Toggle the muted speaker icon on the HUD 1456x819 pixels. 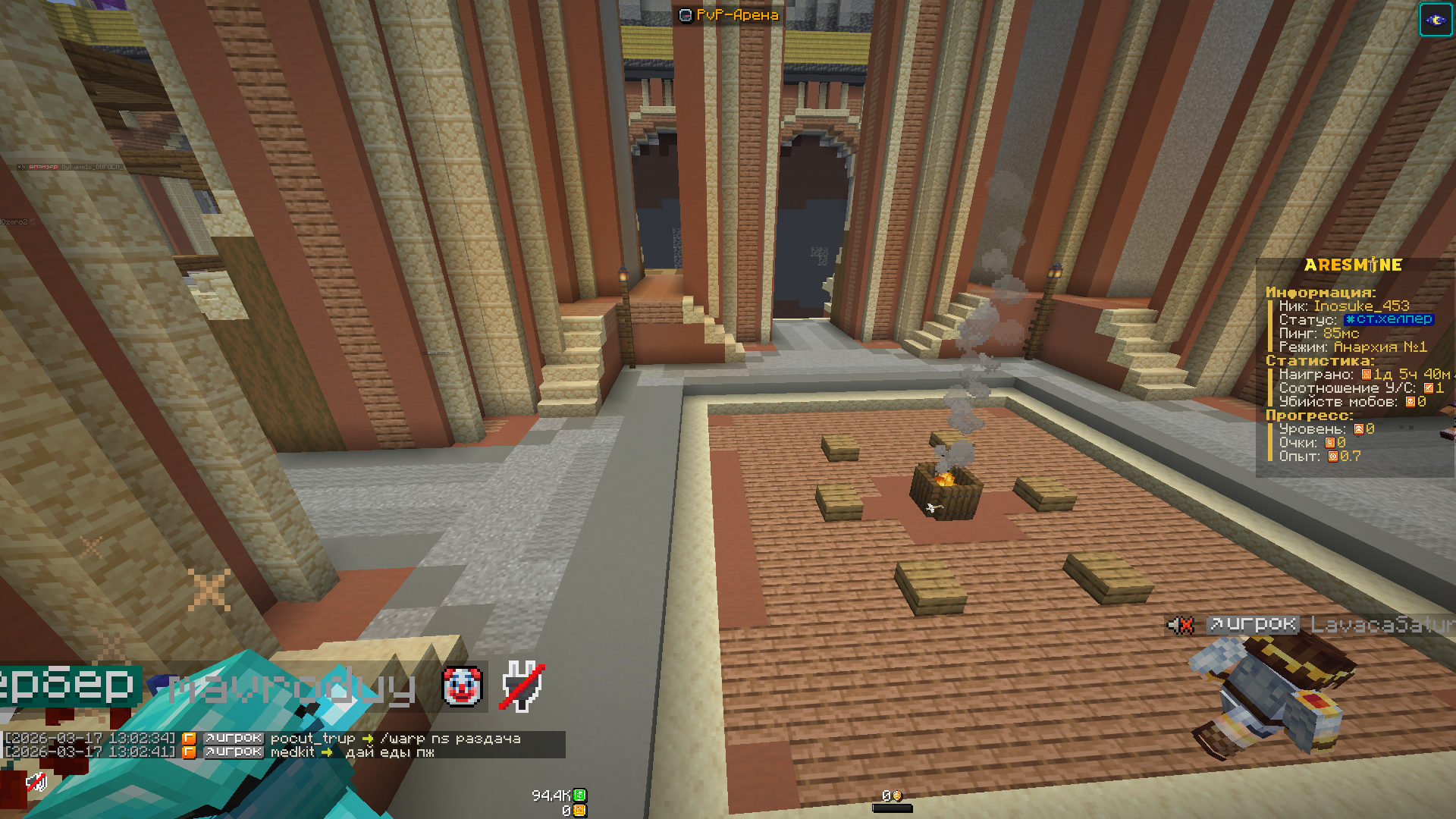[x=36, y=782]
